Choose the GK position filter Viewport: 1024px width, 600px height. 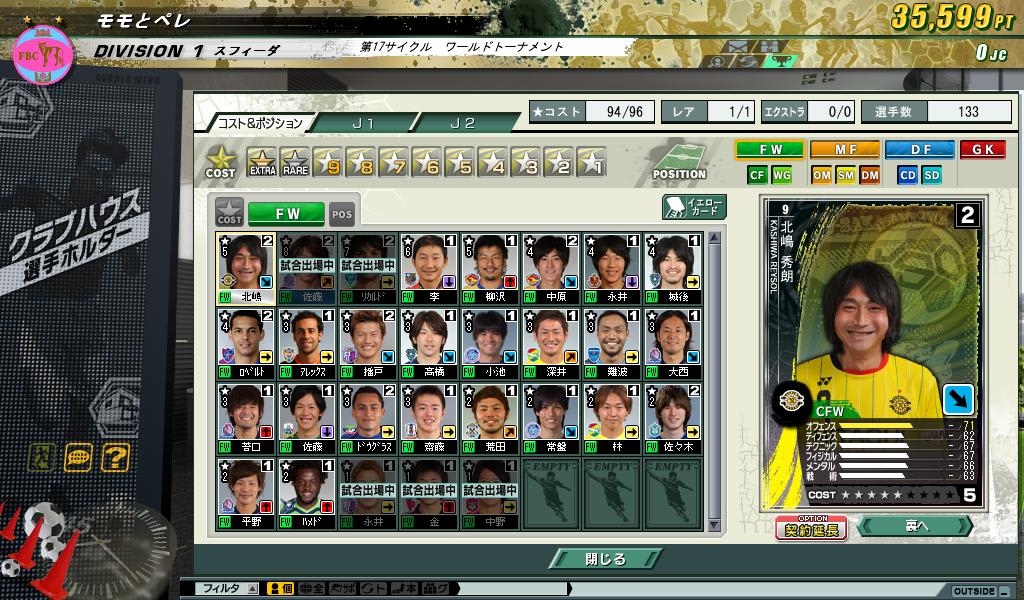pos(982,150)
